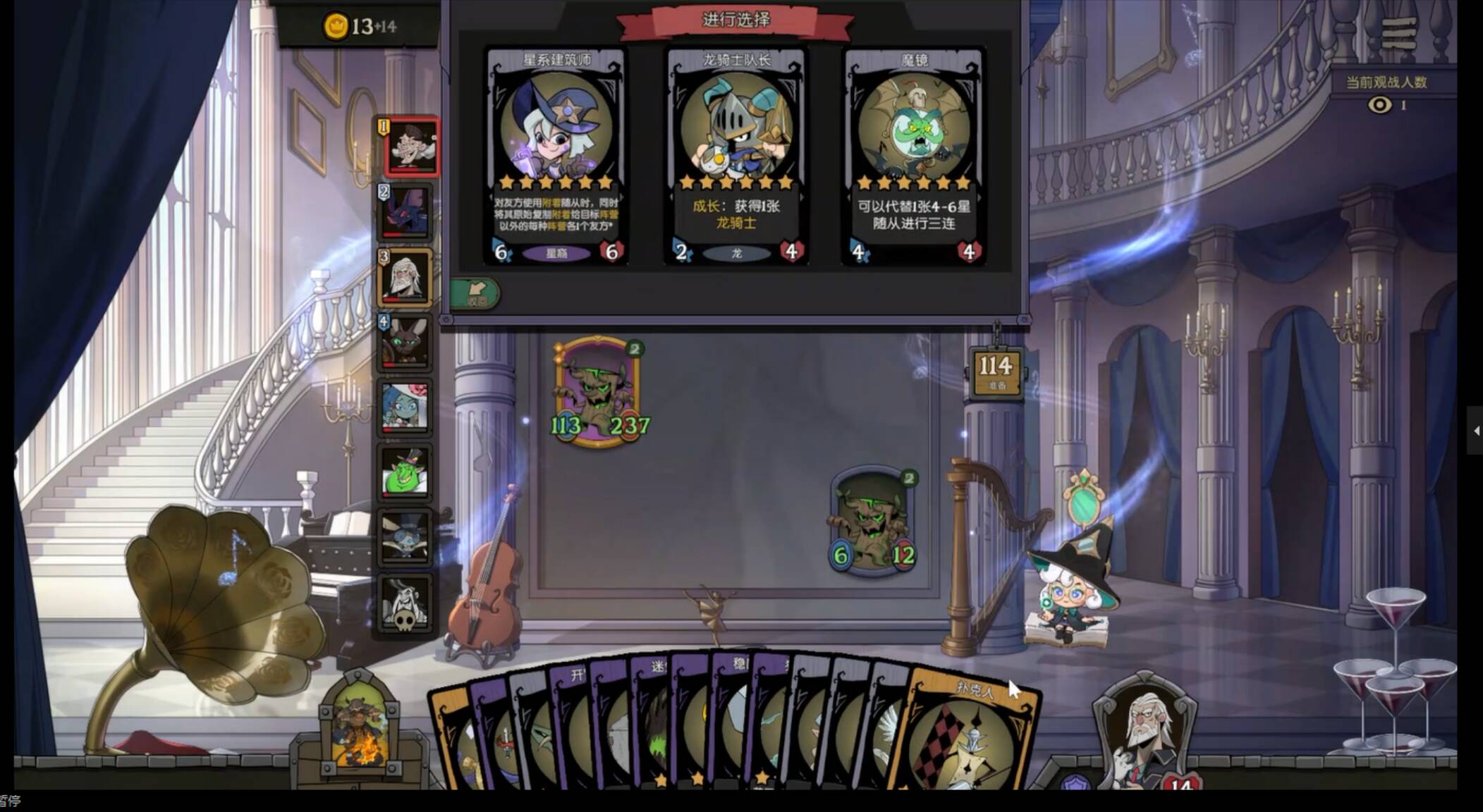1483x812 pixels.
Task: View the fourth-place rabbit-eared player portrait
Action: tap(405, 342)
